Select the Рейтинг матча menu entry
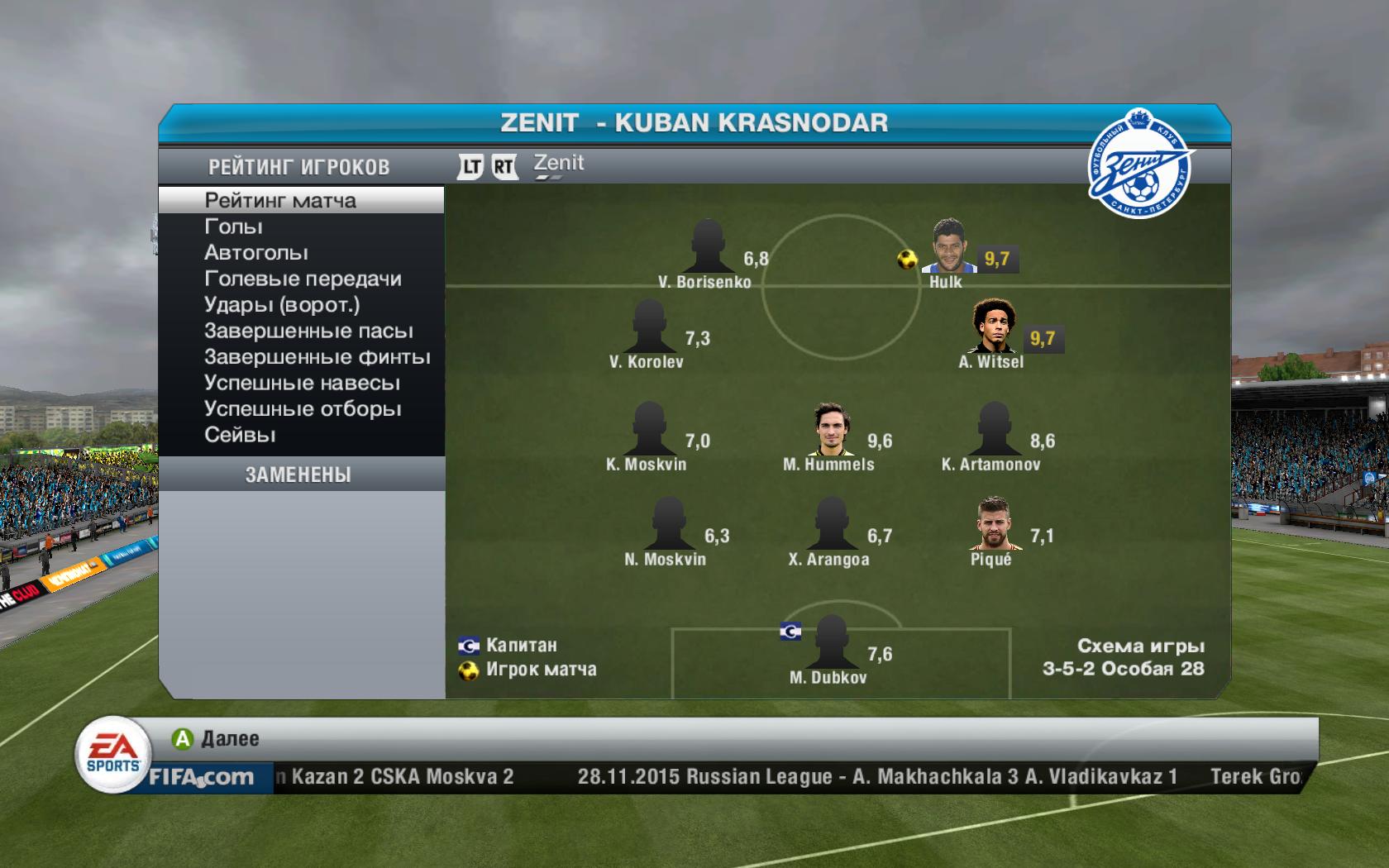 click(x=281, y=201)
